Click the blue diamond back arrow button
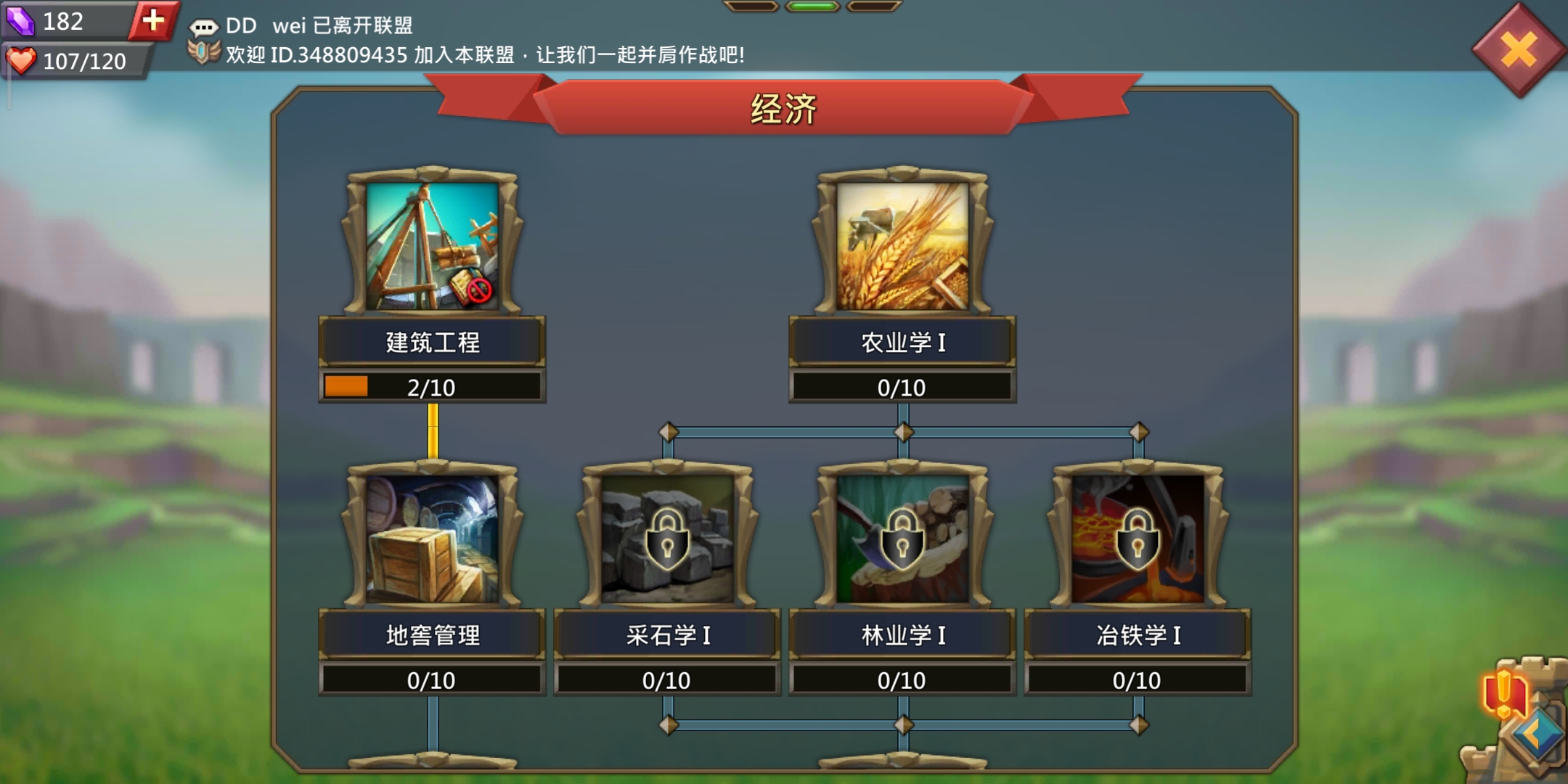1568x784 pixels. click(1539, 735)
